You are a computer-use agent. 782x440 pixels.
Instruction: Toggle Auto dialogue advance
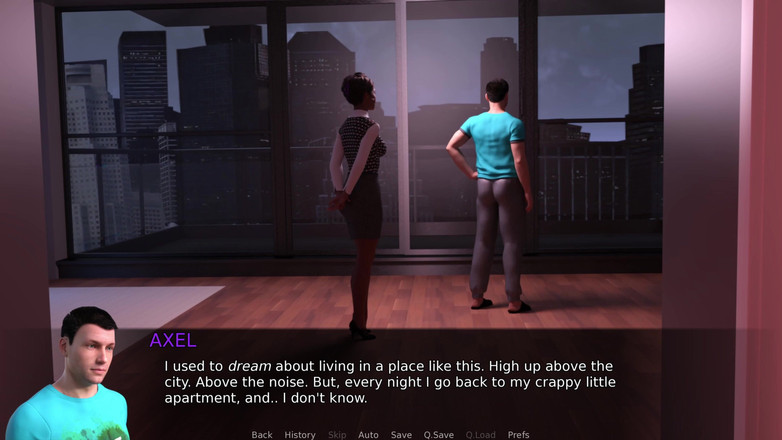click(368, 435)
